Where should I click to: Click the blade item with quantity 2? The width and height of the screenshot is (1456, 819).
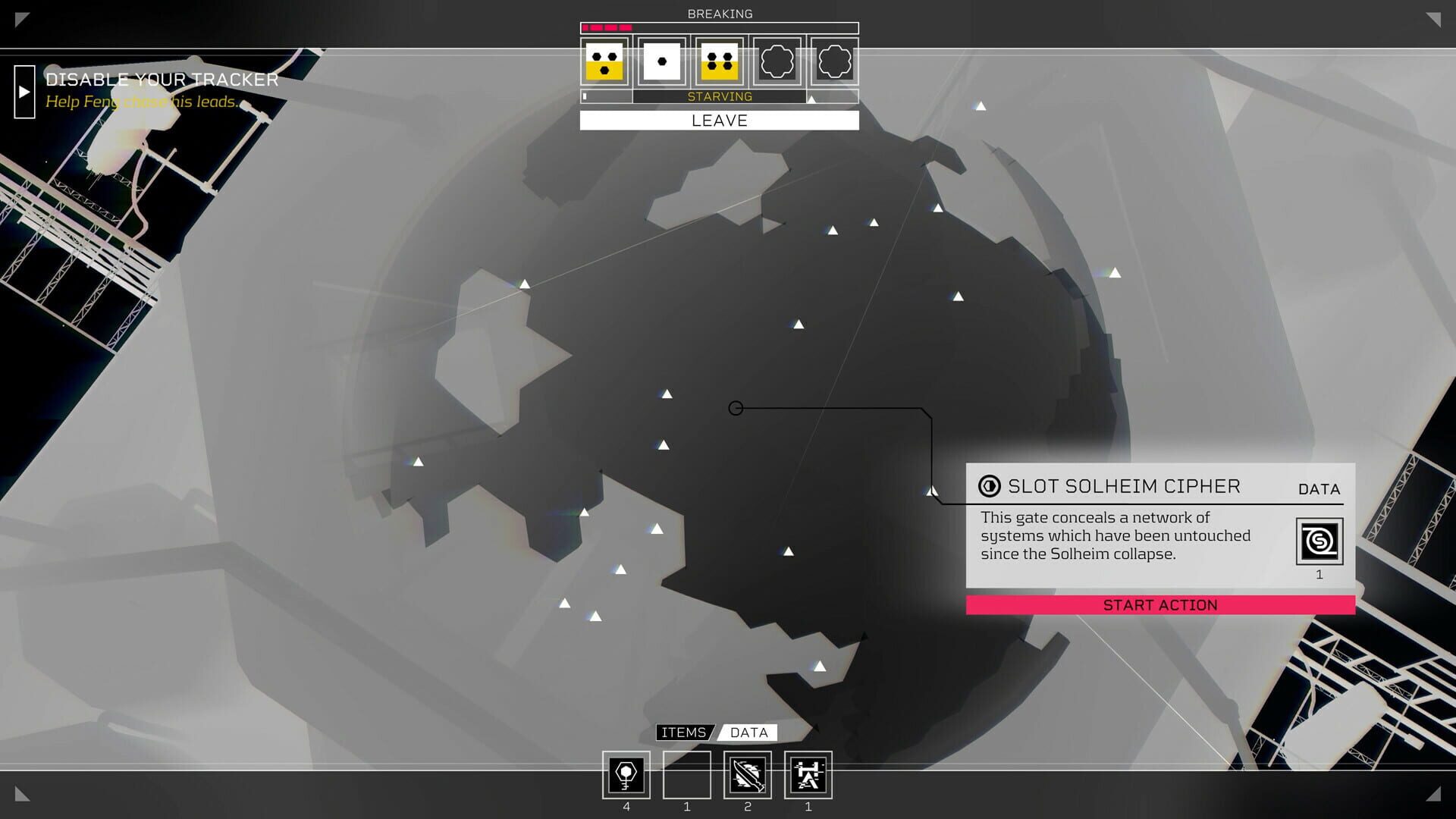(748, 775)
